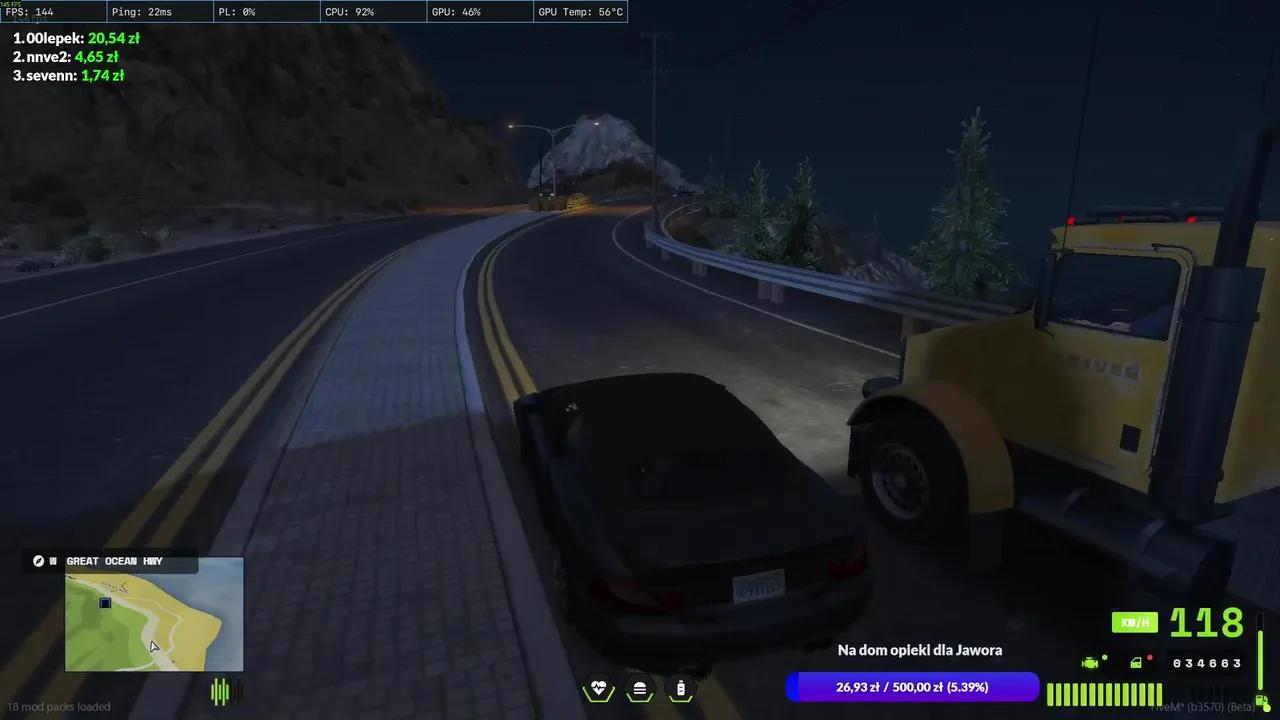
Task: Click the door lock icon
Action: [x=1136, y=662]
